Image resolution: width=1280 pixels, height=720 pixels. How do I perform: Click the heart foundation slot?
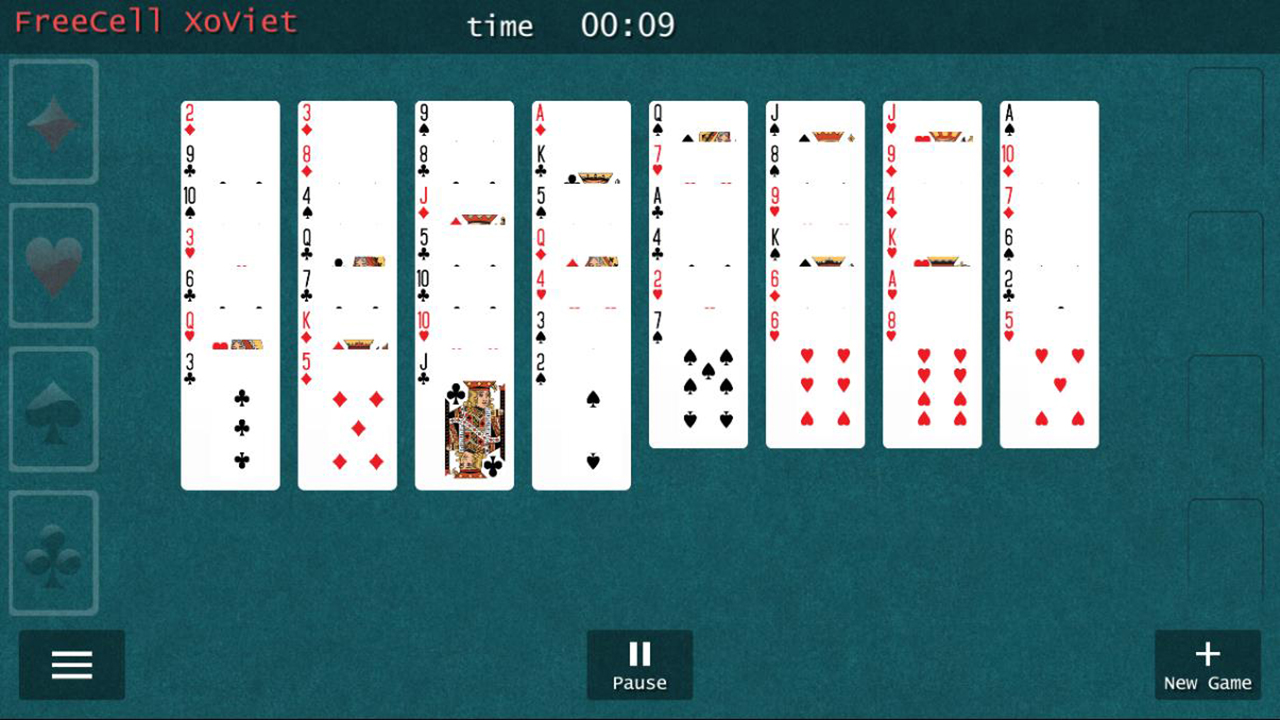click(52, 265)
